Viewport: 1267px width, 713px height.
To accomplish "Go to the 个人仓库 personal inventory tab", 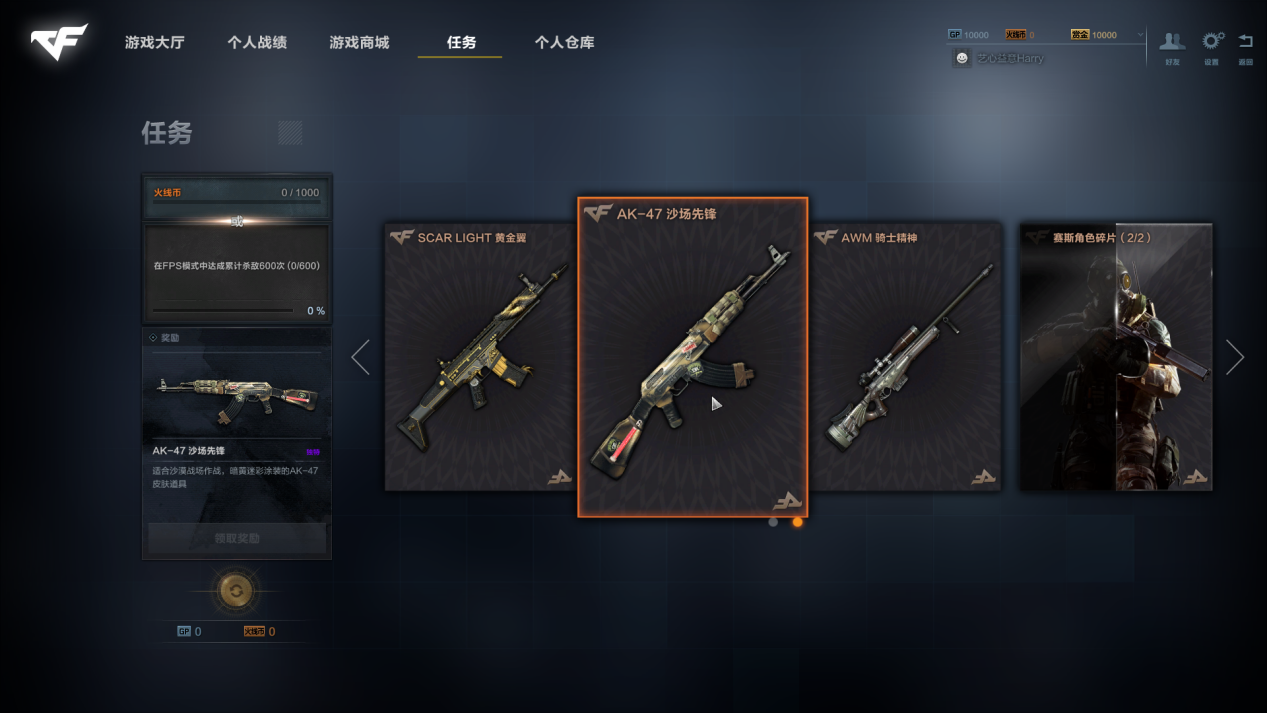I will click(564, 43).
